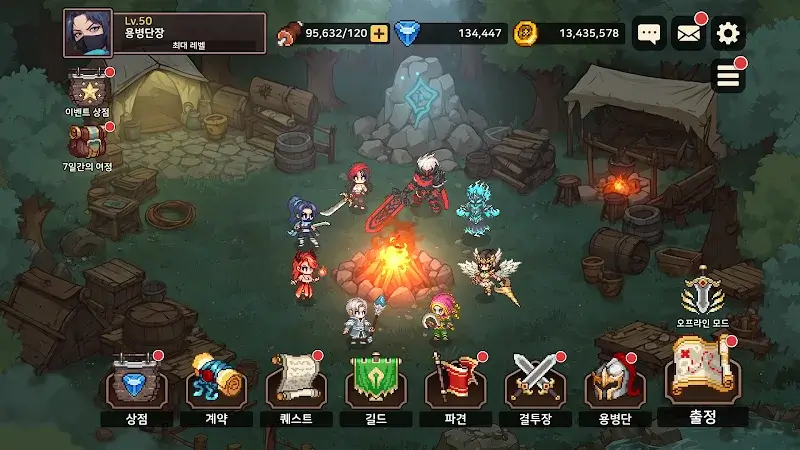
Task: Open the gear settings menu
Action: tap(728, 34)
